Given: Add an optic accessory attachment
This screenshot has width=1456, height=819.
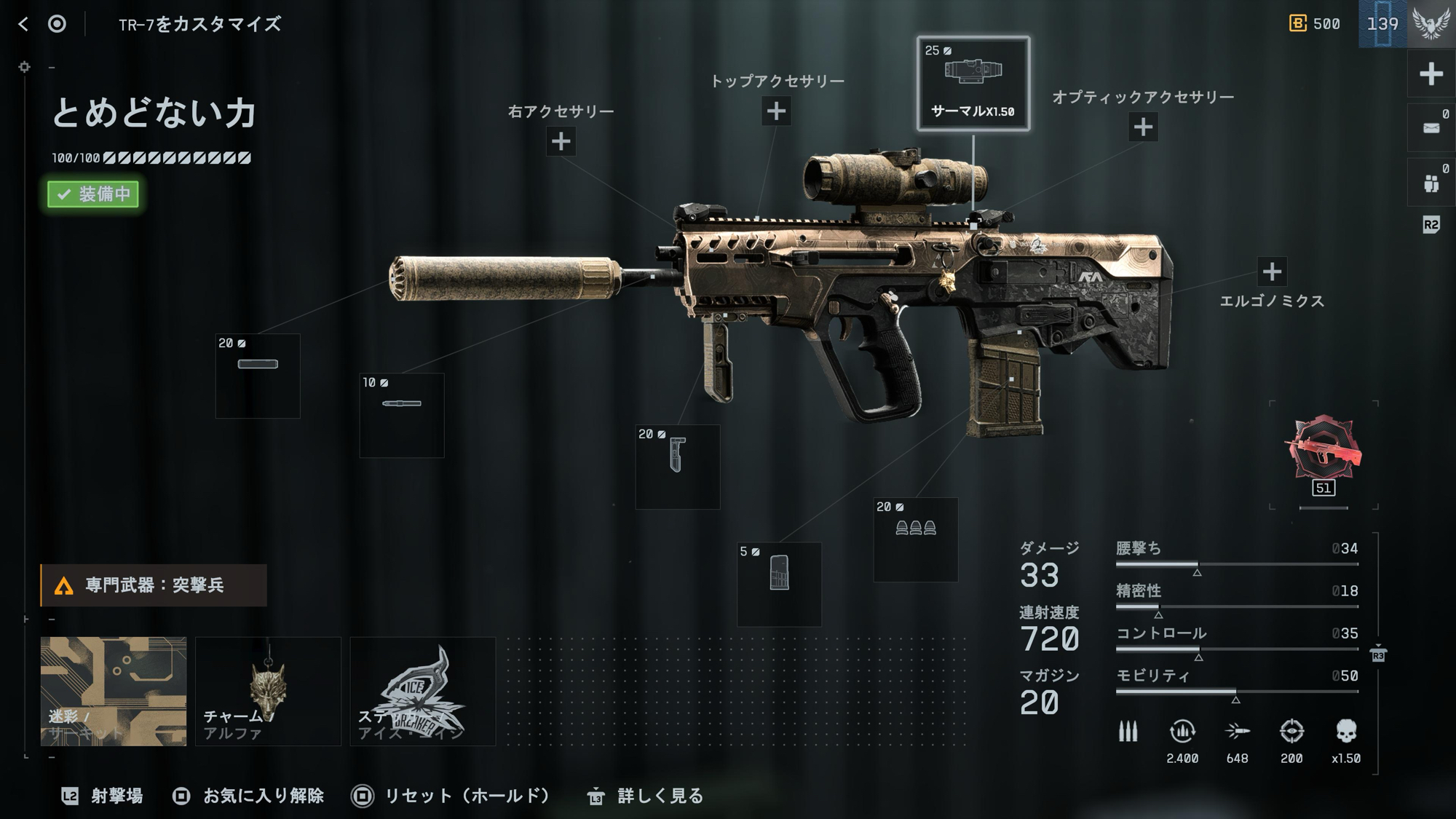Looking at the screenshot, I should click(x=1143, y=127).
